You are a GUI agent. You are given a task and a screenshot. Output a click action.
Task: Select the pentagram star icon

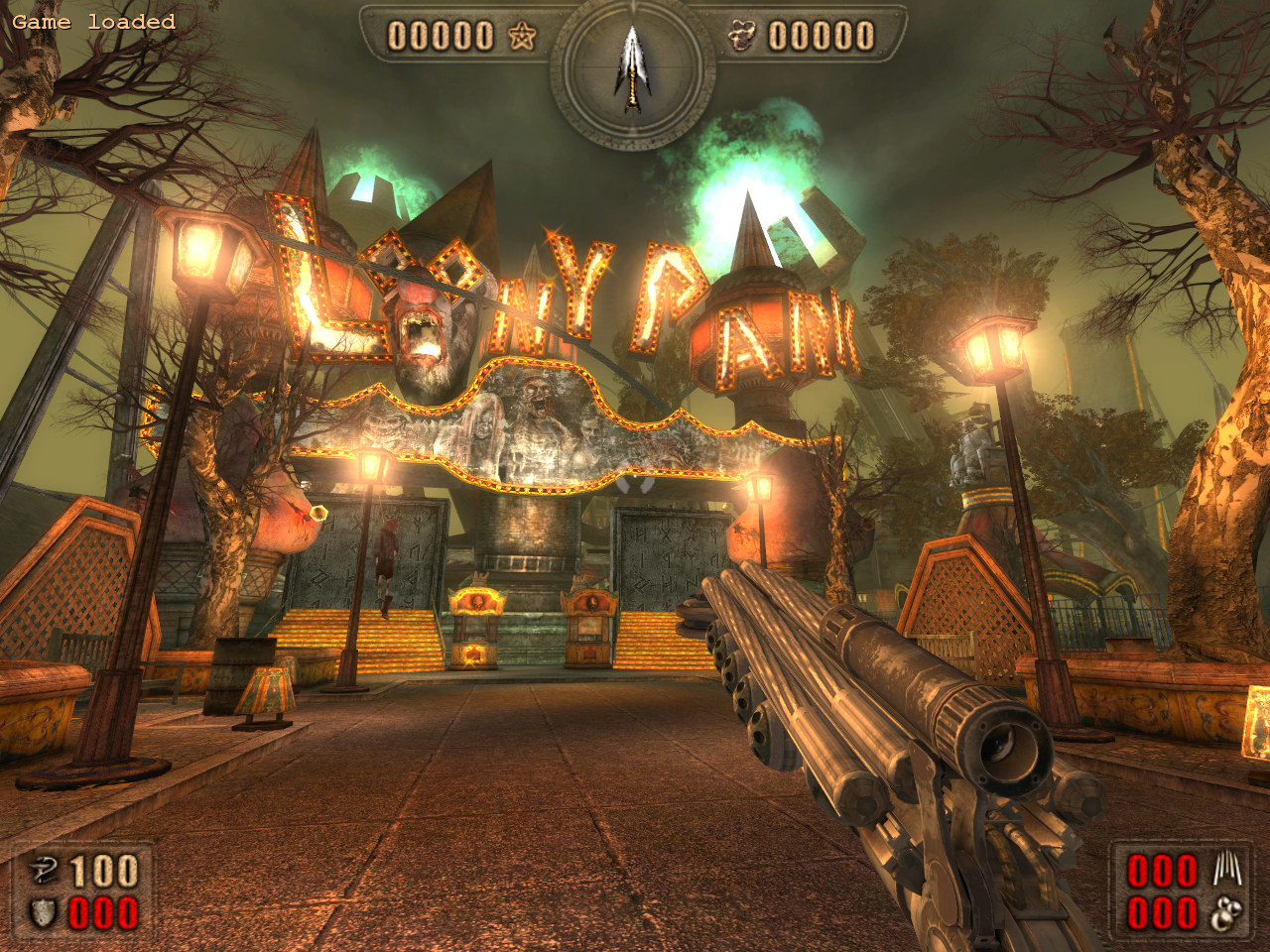(x=522, y=37)
